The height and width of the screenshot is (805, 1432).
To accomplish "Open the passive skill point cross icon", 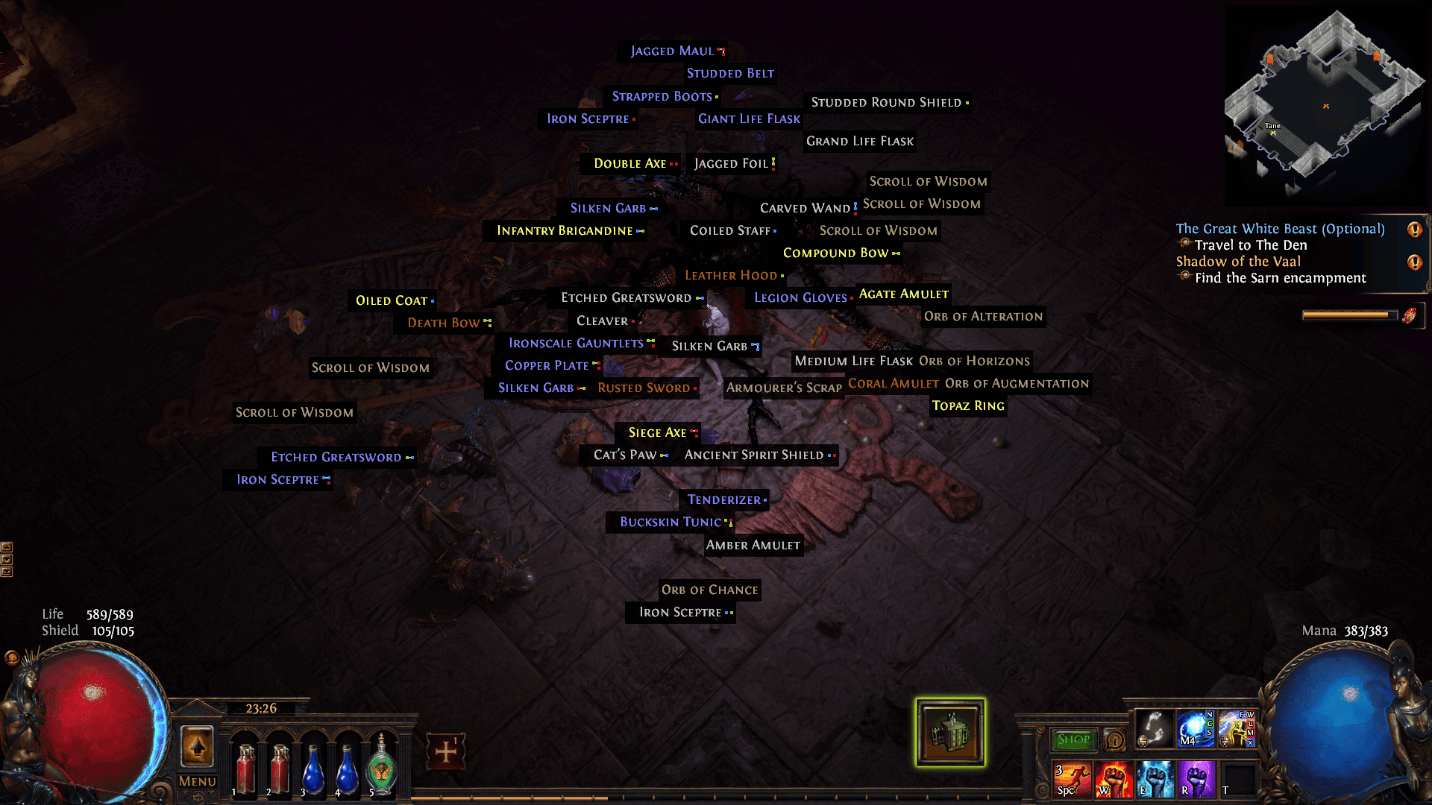I will [x=445, y=751].
